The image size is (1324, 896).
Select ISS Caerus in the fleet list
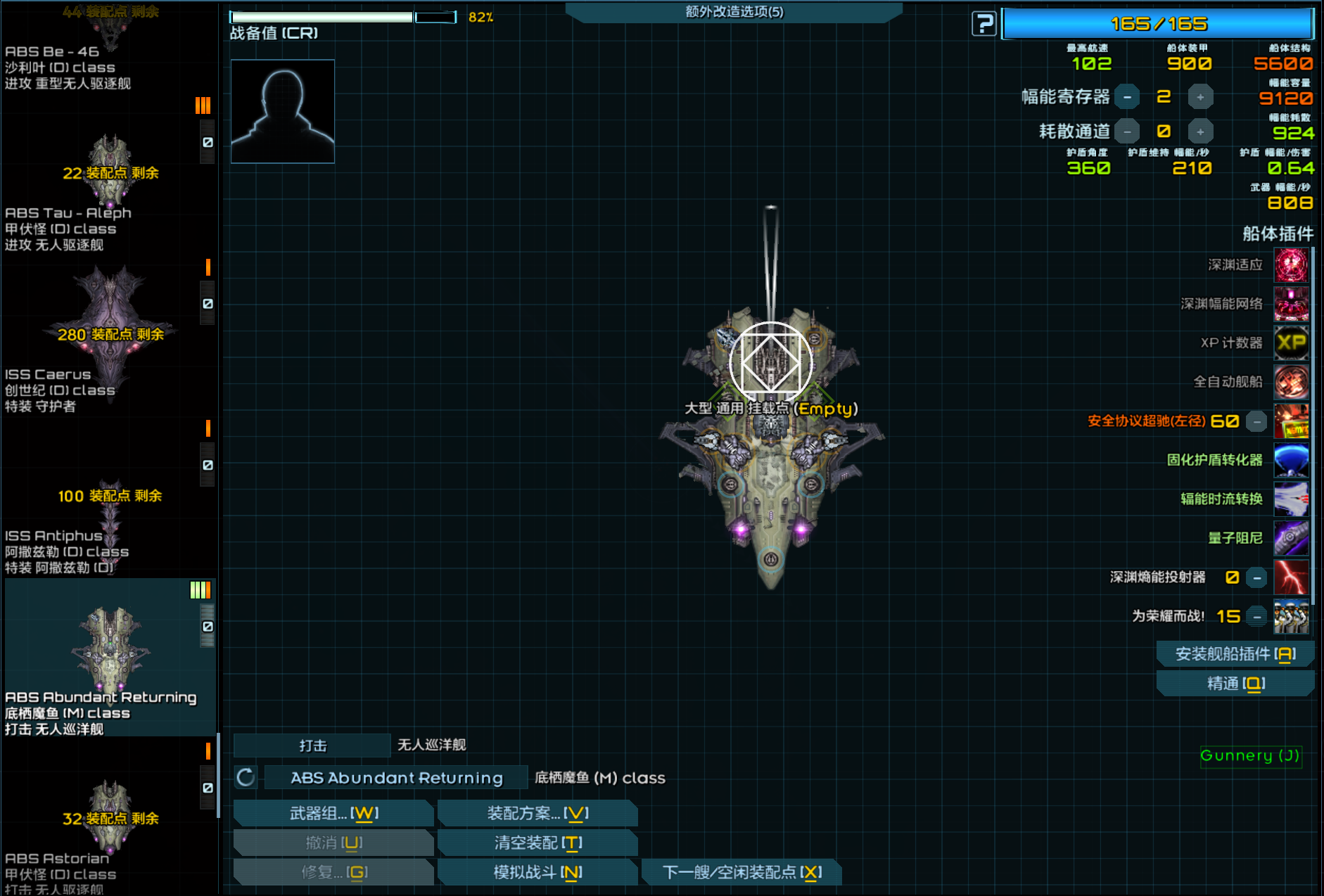point(110,338)
